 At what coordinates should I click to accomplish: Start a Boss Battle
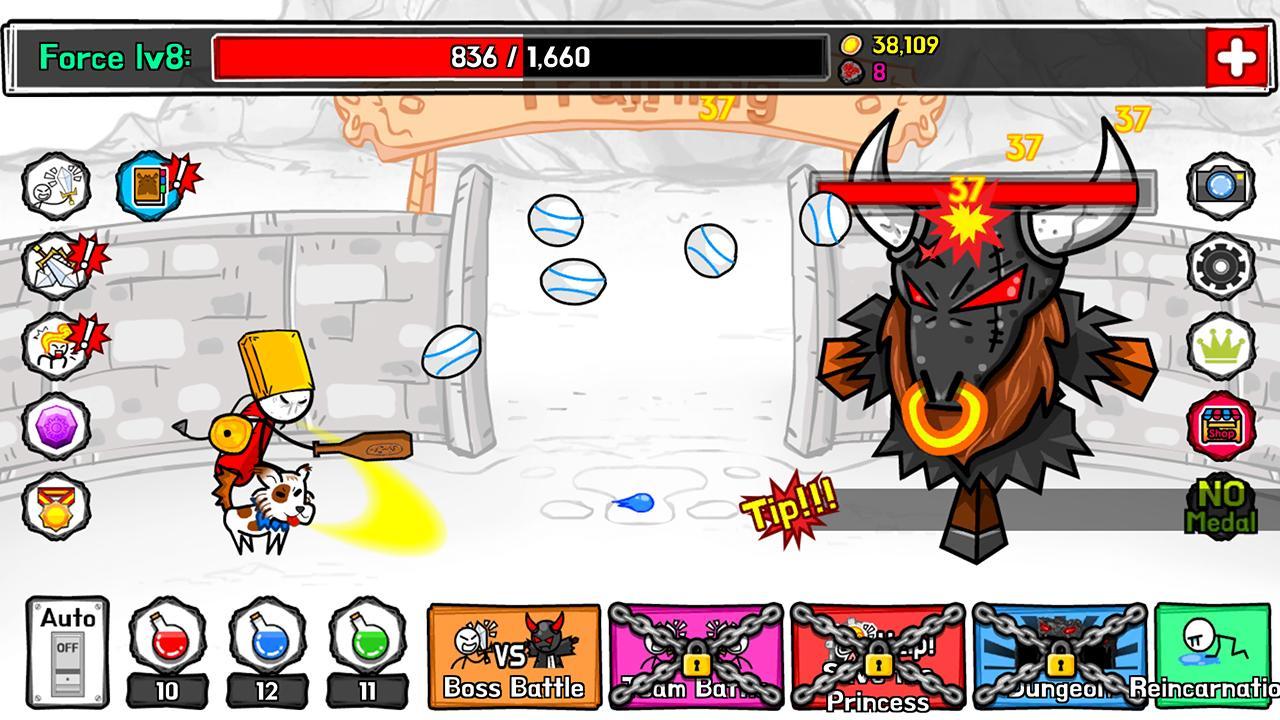(513, 655)
